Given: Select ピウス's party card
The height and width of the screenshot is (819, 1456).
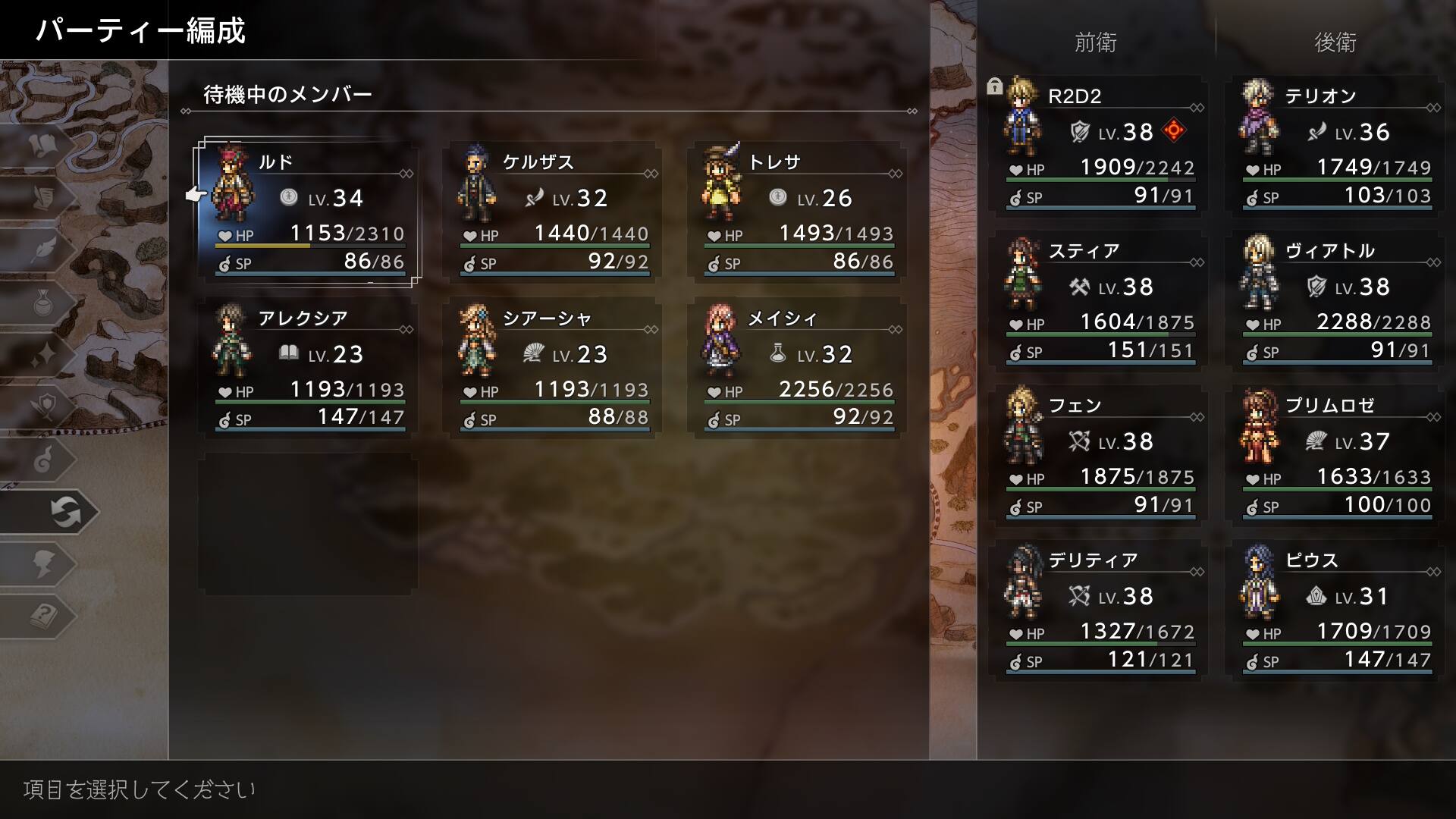Looking at the screenshot, I should coord(1336,608).
